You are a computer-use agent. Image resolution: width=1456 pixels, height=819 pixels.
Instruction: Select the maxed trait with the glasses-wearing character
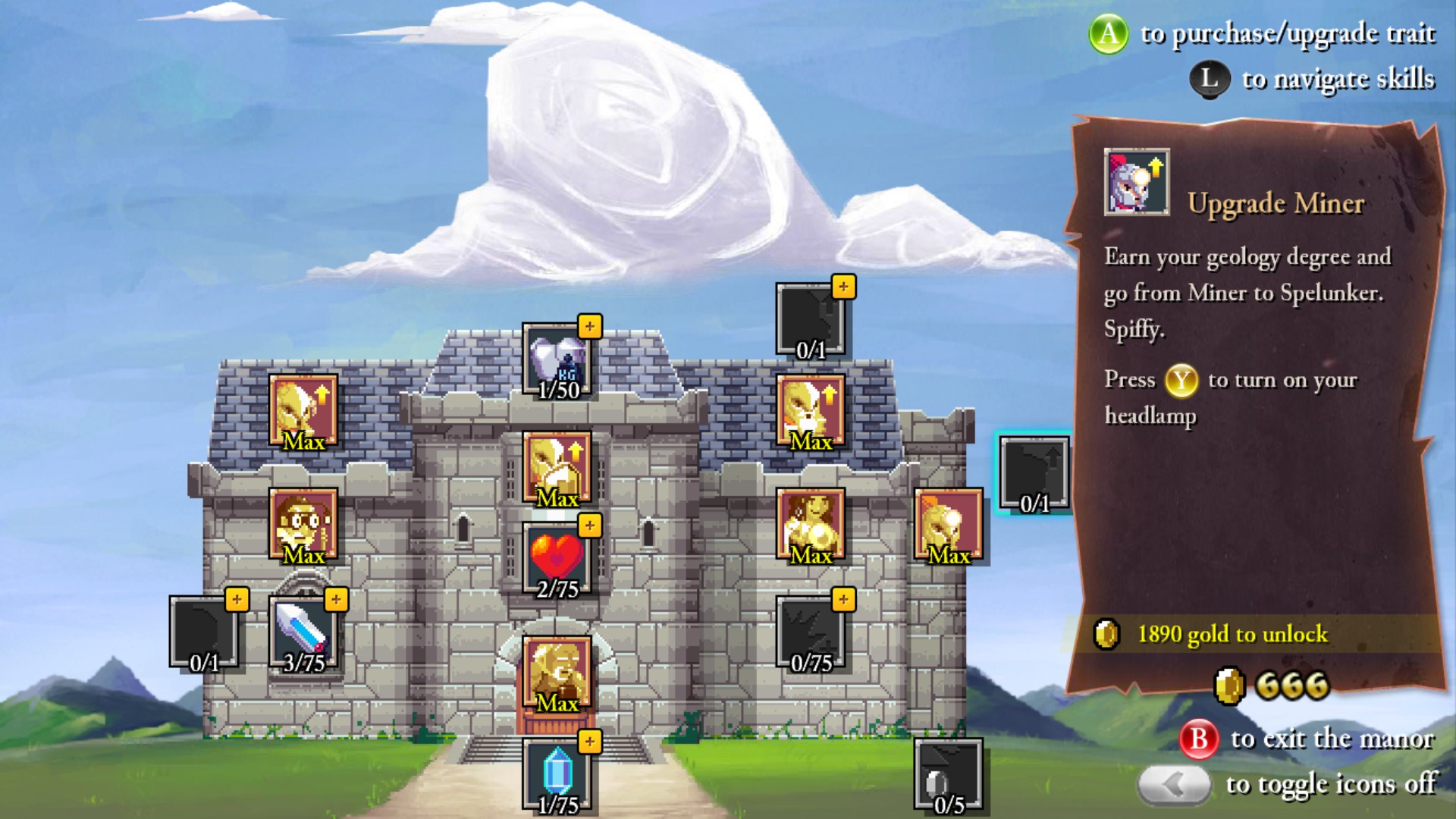point(303,525)
